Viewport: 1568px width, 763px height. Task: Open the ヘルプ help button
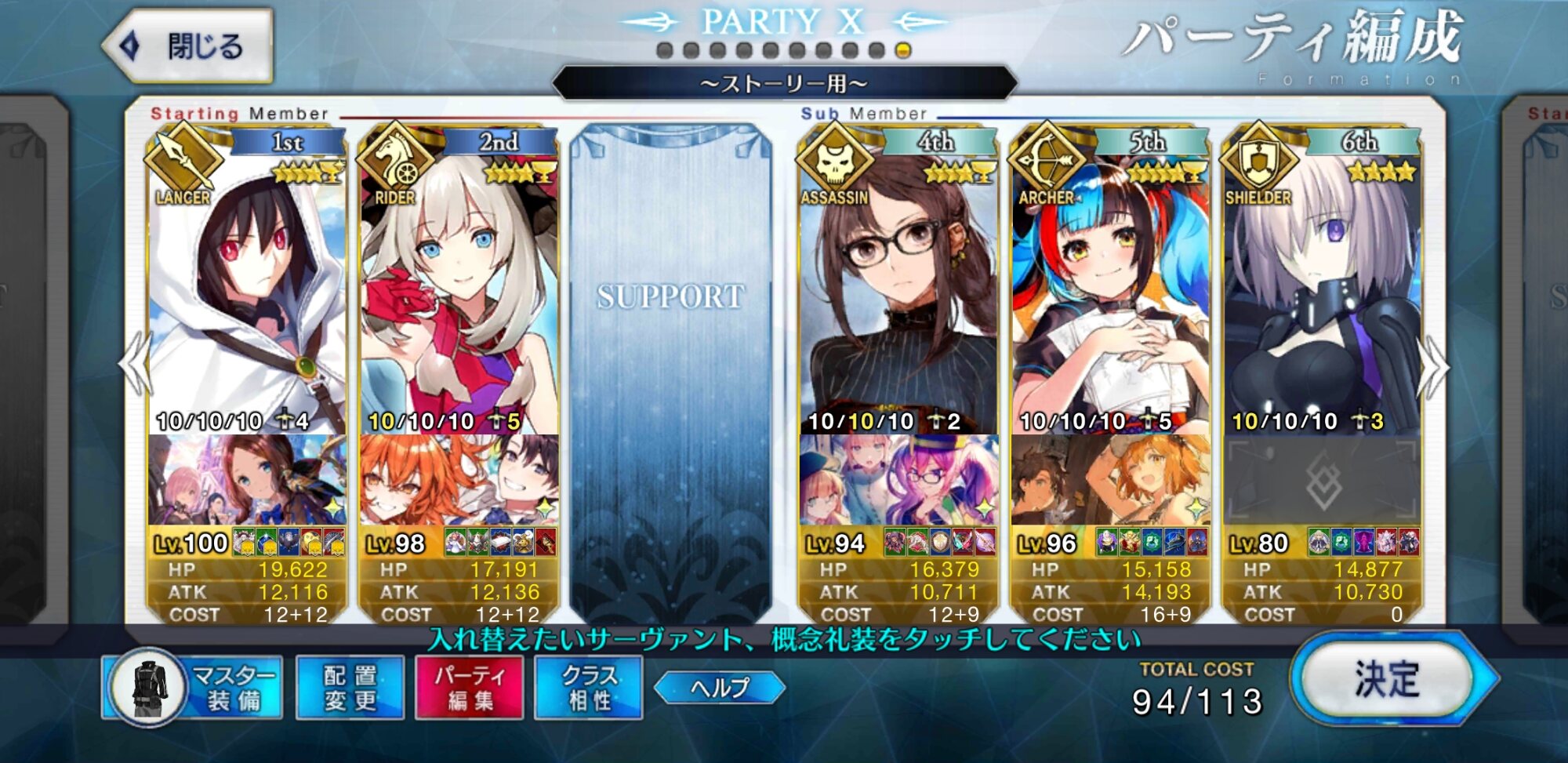tap(719, 688)
